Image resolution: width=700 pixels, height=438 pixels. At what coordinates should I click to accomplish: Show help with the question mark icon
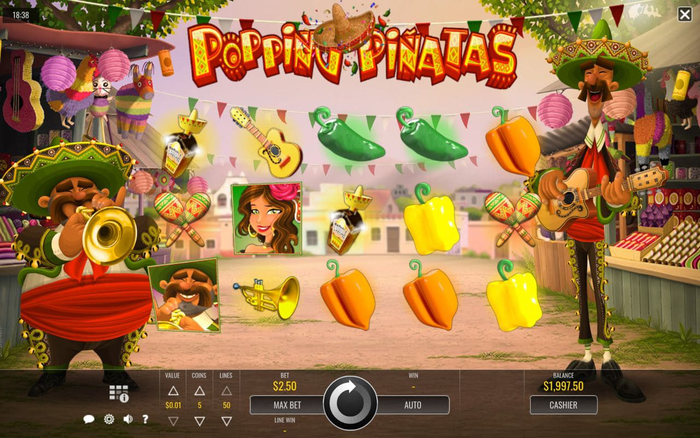point(146,419)
